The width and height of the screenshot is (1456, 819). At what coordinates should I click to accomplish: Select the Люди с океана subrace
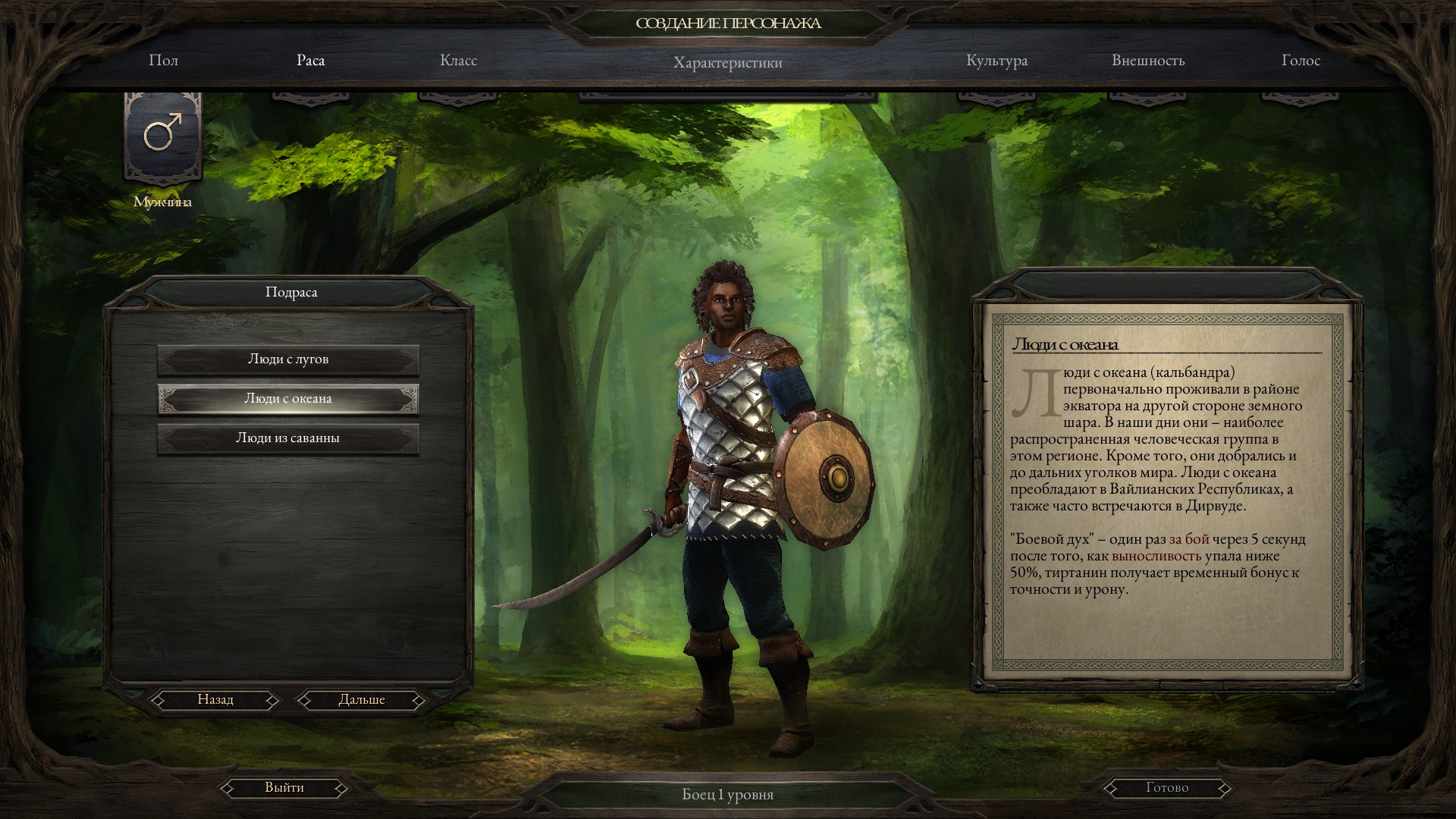(x=288, y=399)
